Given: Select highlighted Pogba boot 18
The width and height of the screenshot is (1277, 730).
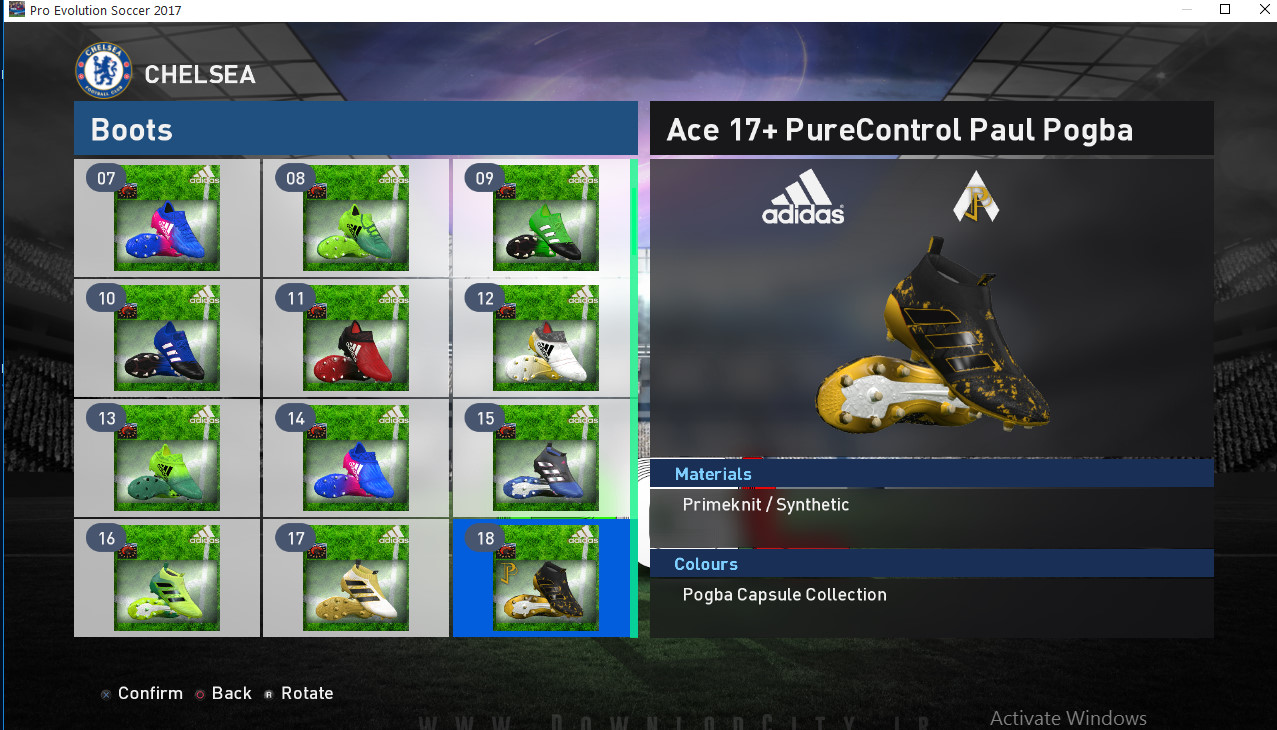Looking at the screenshot, I should click(x=545, y=578).
